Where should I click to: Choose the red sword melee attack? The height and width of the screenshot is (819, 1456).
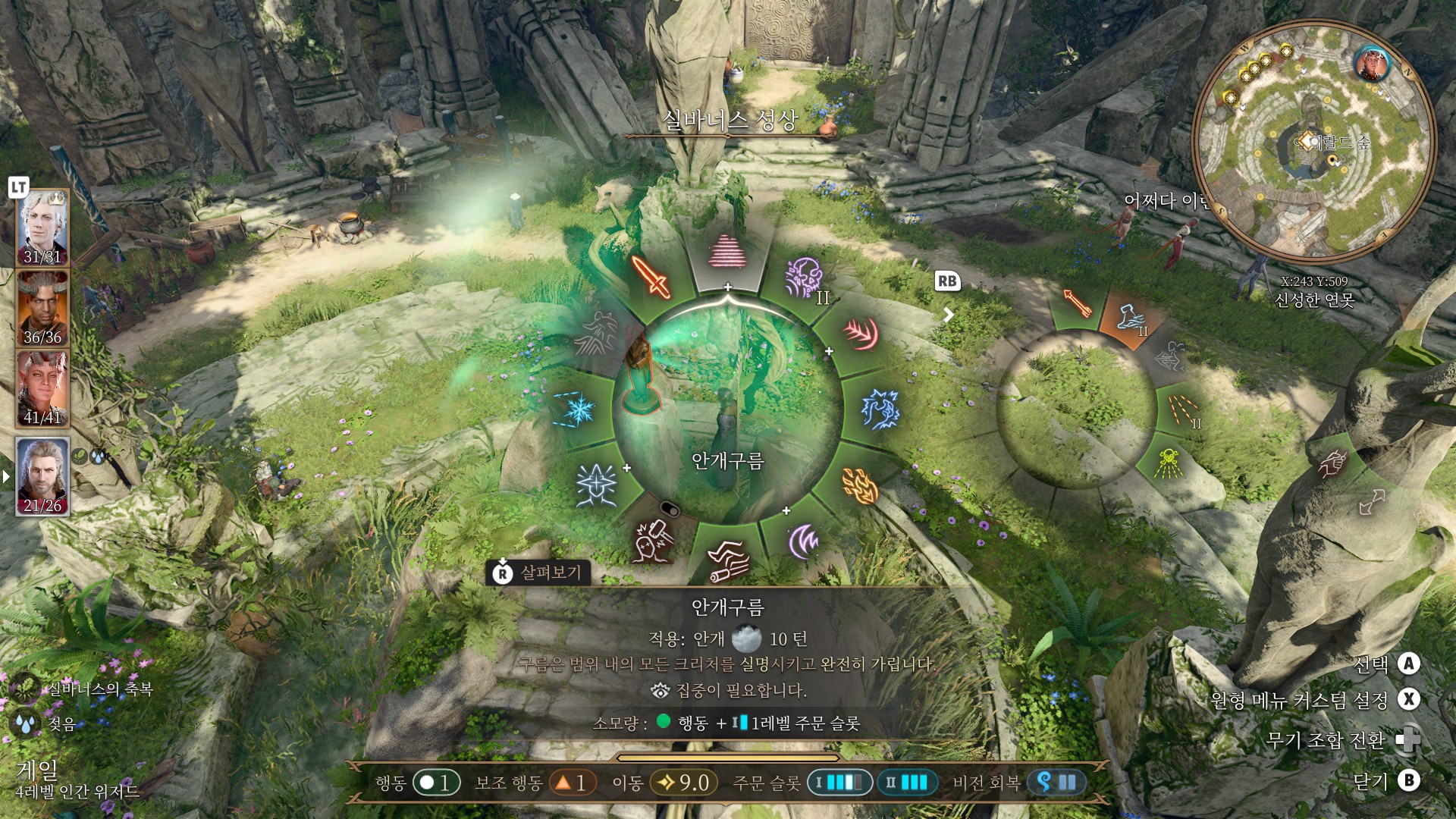(x=651, y=277)
